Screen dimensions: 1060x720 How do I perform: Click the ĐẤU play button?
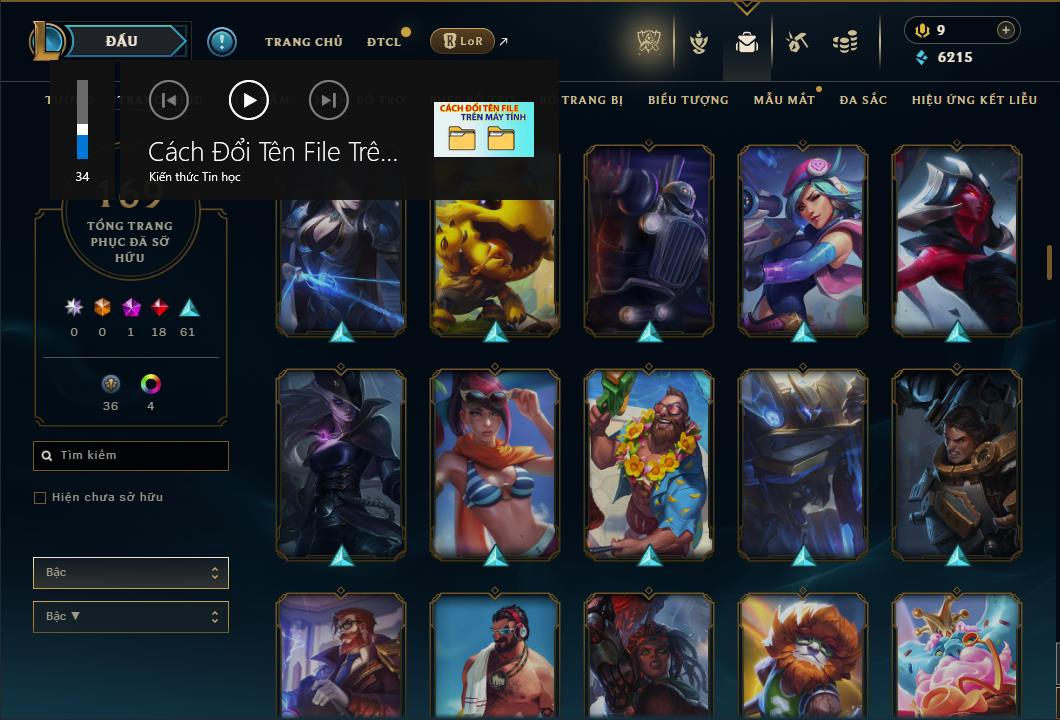coord(122,41)
